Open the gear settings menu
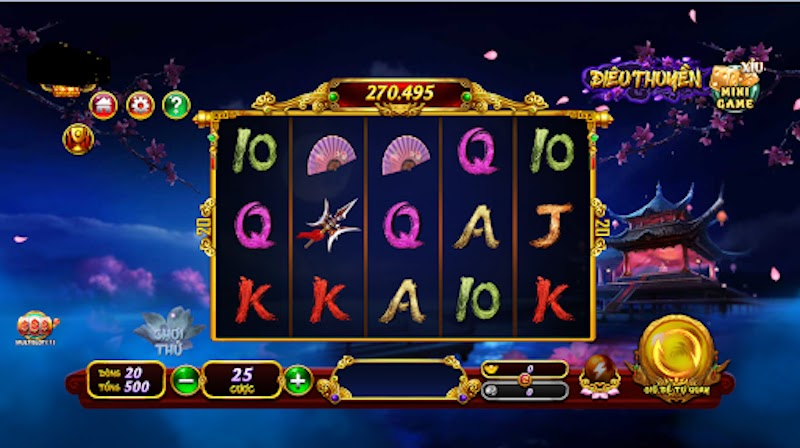This screenshot has height=448, width=800. point(139,104)
